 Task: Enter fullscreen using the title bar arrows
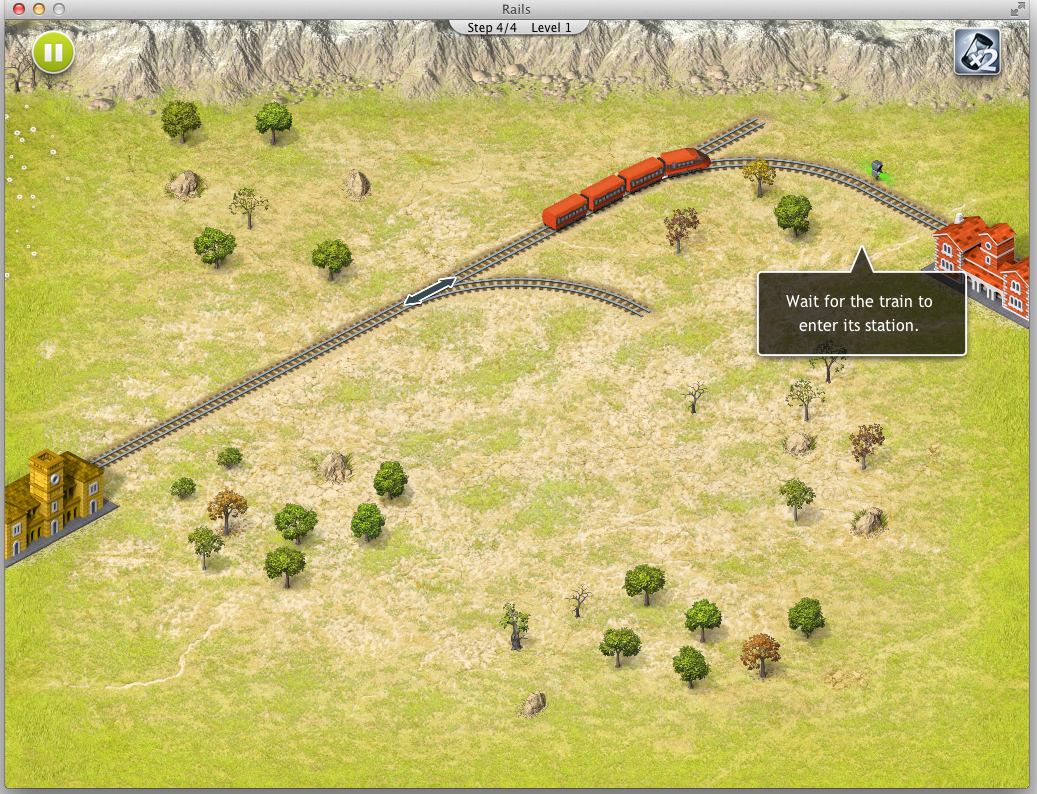tap(1018, 9)
